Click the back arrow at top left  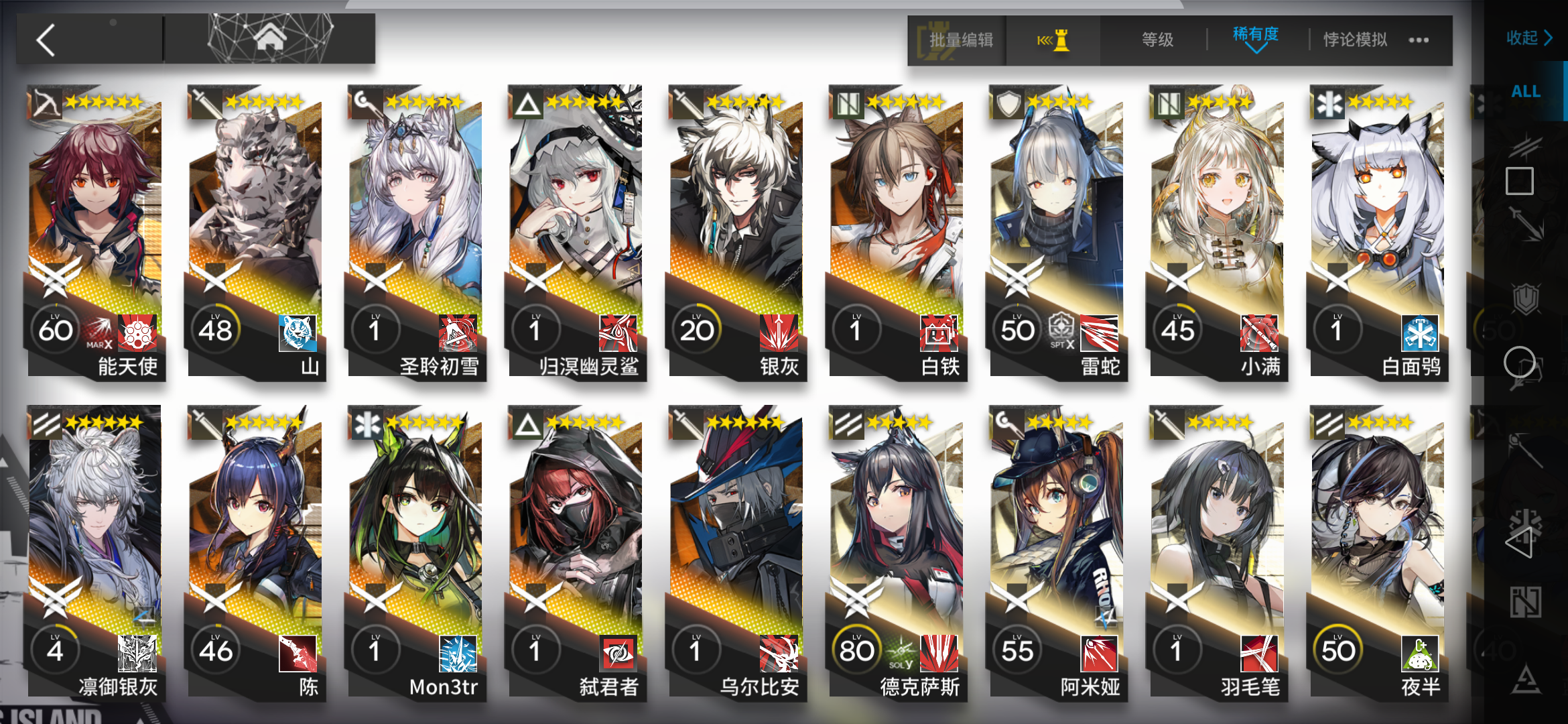tap(45, 40)
